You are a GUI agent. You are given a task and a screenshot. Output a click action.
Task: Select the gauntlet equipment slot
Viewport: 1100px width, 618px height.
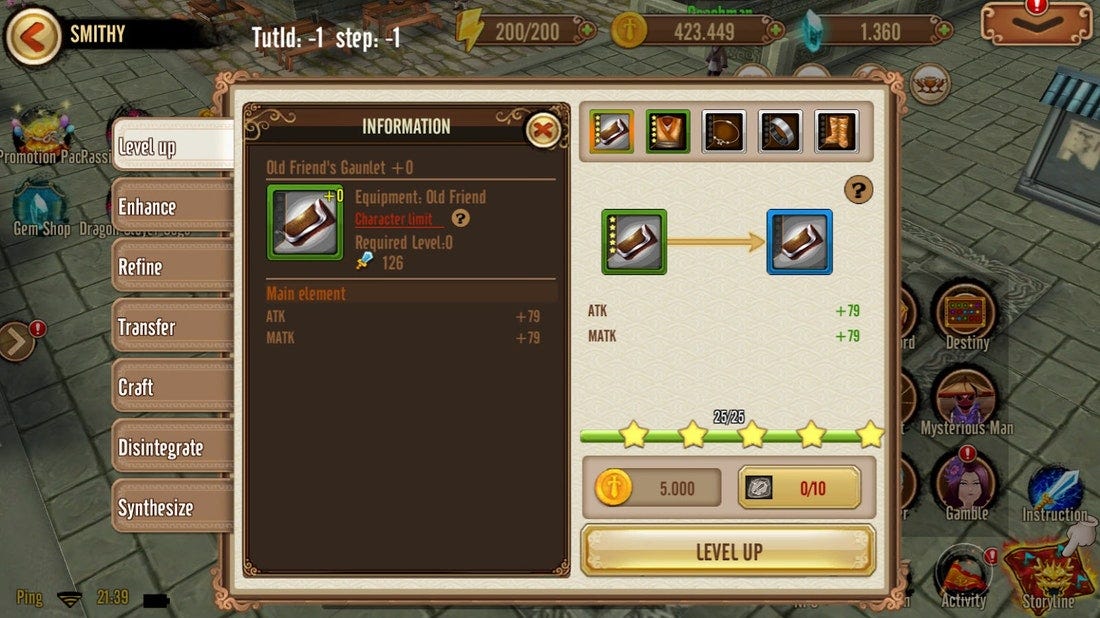click(612, 132)
